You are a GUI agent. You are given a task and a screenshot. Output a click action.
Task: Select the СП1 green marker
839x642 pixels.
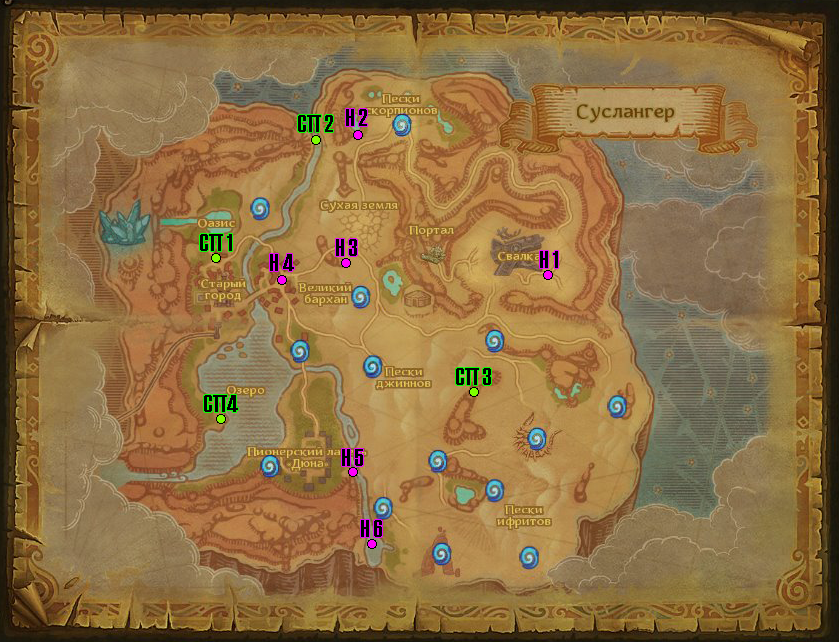(x=216, y=258)
